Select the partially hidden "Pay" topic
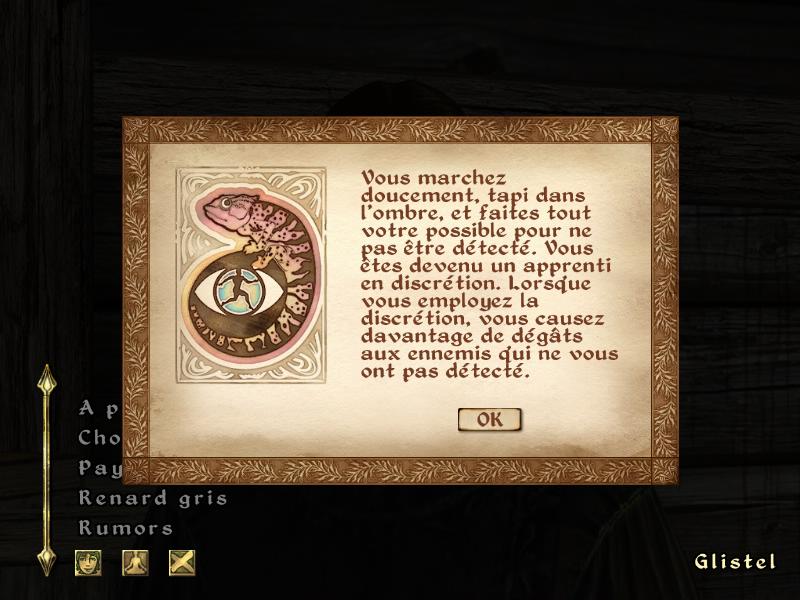The height and width of the screenshot is (600, 800). click(99, 468)
